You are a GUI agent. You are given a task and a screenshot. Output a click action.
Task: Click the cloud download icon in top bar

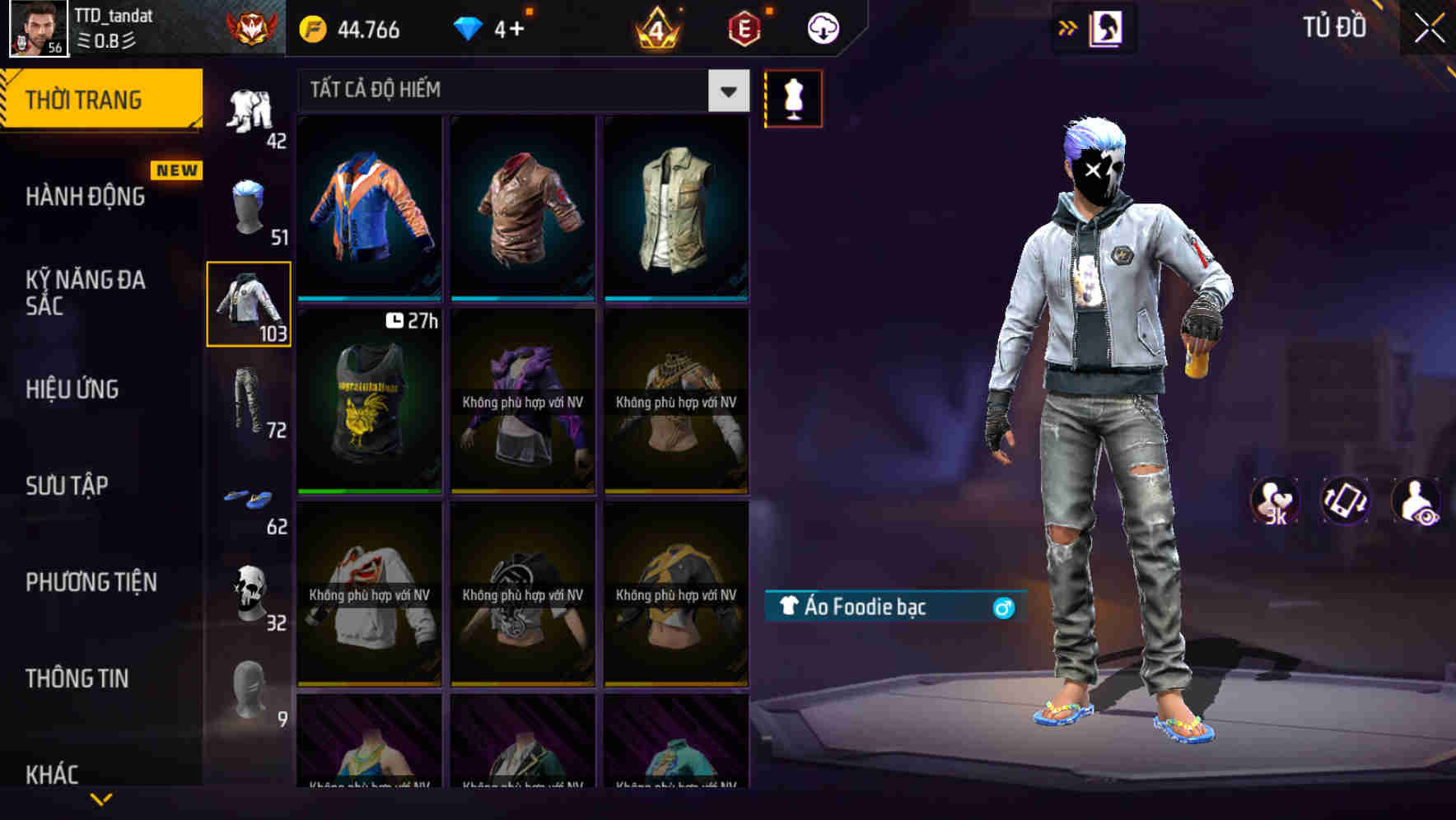tap(822, 27)
